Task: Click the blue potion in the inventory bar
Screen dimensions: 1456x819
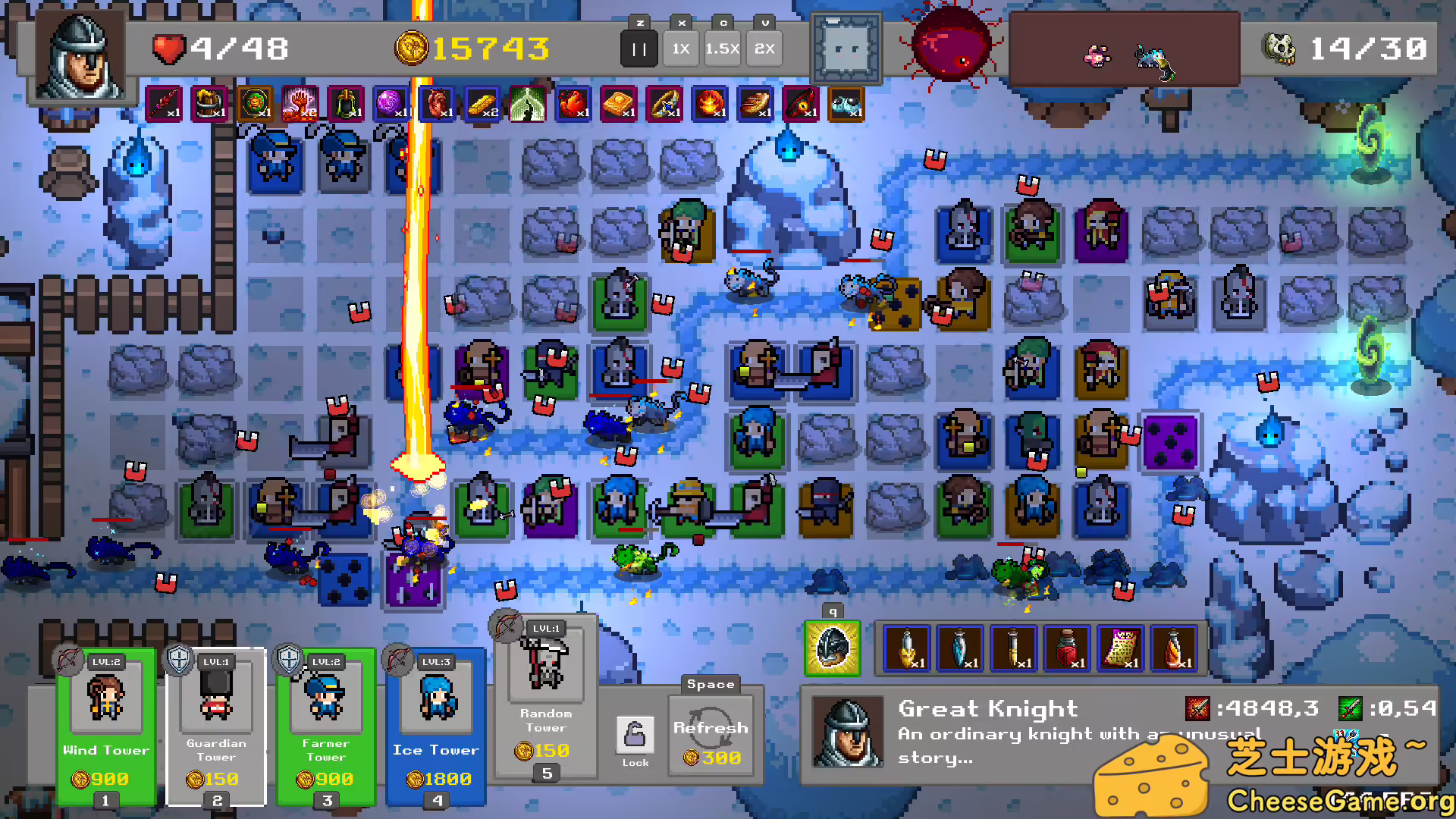Action: point(959,648)
